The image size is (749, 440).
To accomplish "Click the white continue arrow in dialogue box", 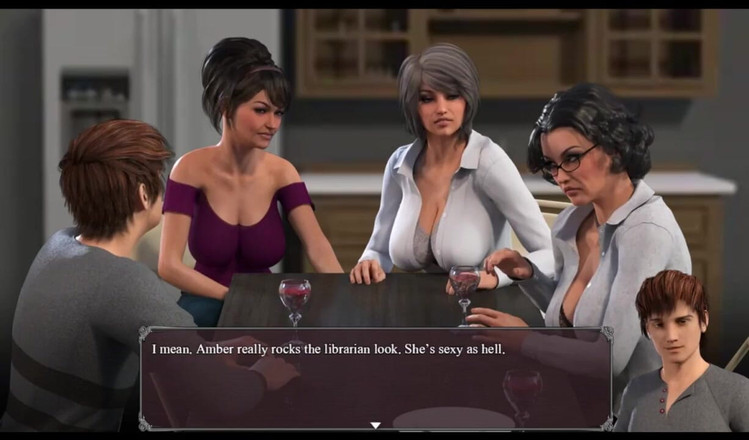I will click(375, 425).
